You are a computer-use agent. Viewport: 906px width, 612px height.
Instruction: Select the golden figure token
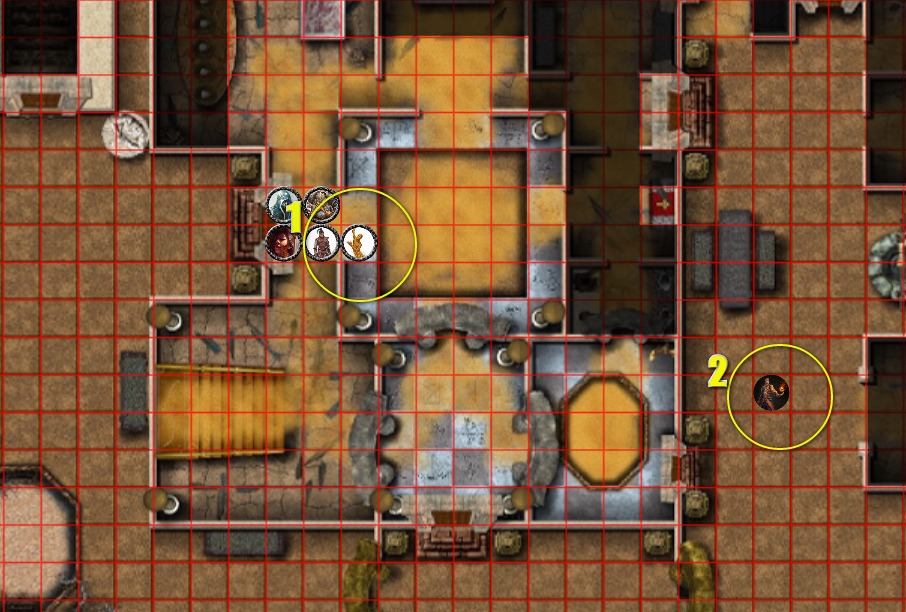click(x=358, y=242)
